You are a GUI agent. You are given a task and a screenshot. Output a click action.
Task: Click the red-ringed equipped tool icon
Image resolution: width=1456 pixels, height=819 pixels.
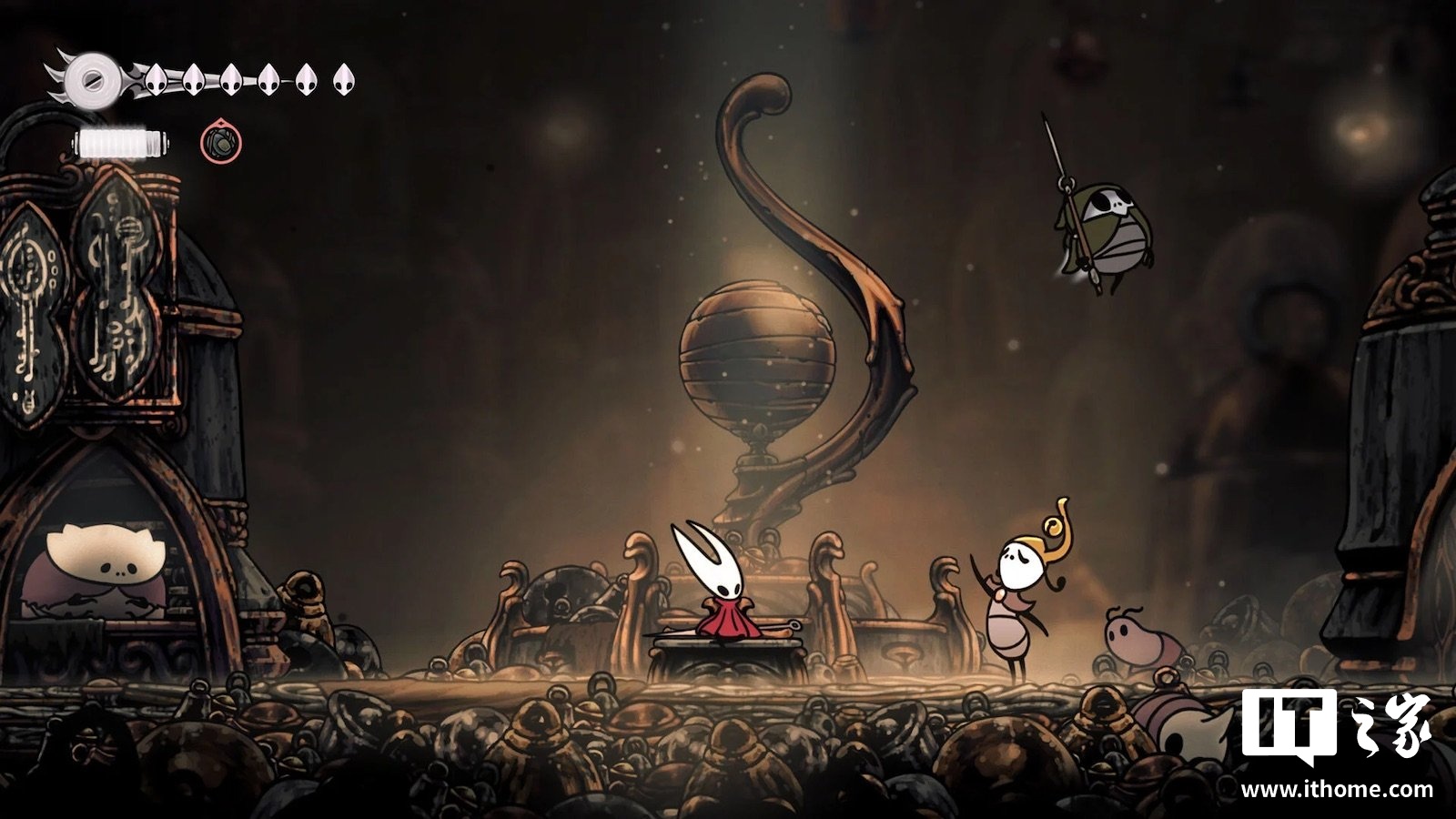221,142
